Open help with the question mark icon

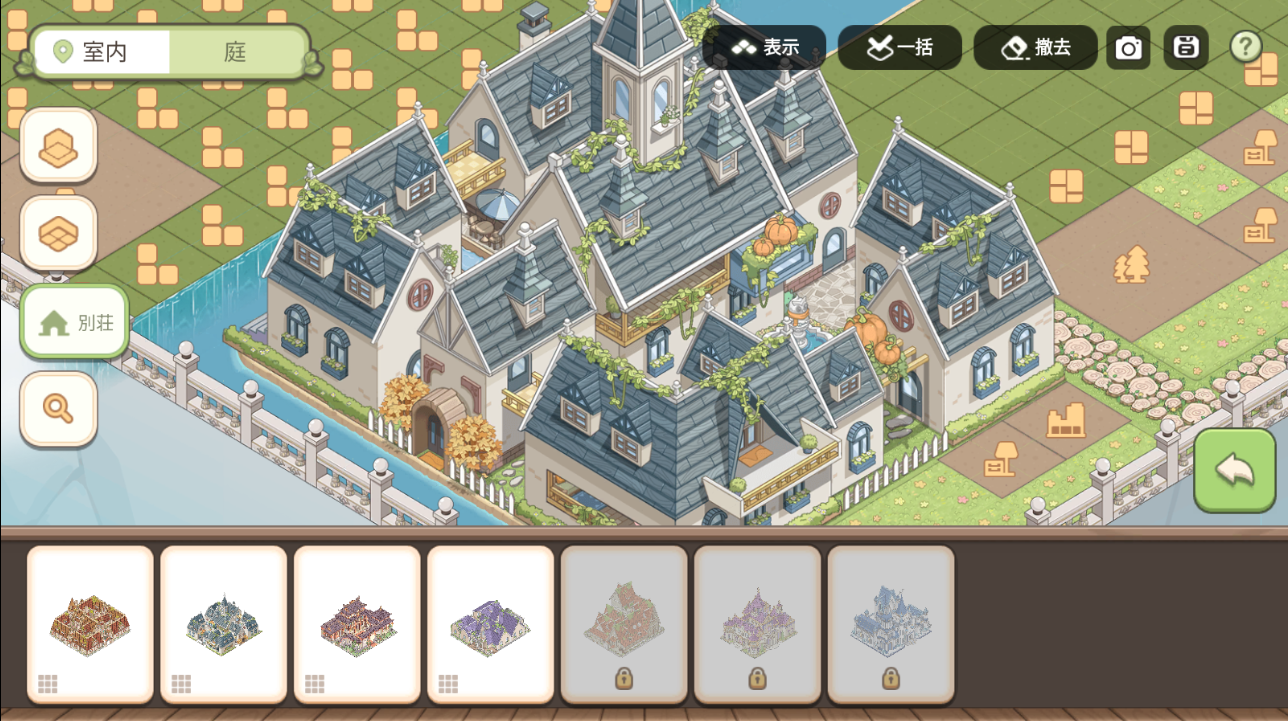(x=1245, y=46)
